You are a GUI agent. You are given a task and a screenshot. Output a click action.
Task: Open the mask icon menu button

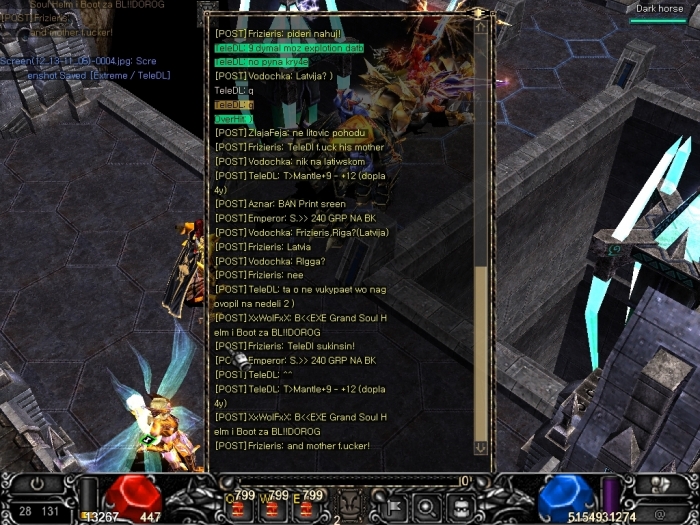pyautogui.click(x=459, y=505)
